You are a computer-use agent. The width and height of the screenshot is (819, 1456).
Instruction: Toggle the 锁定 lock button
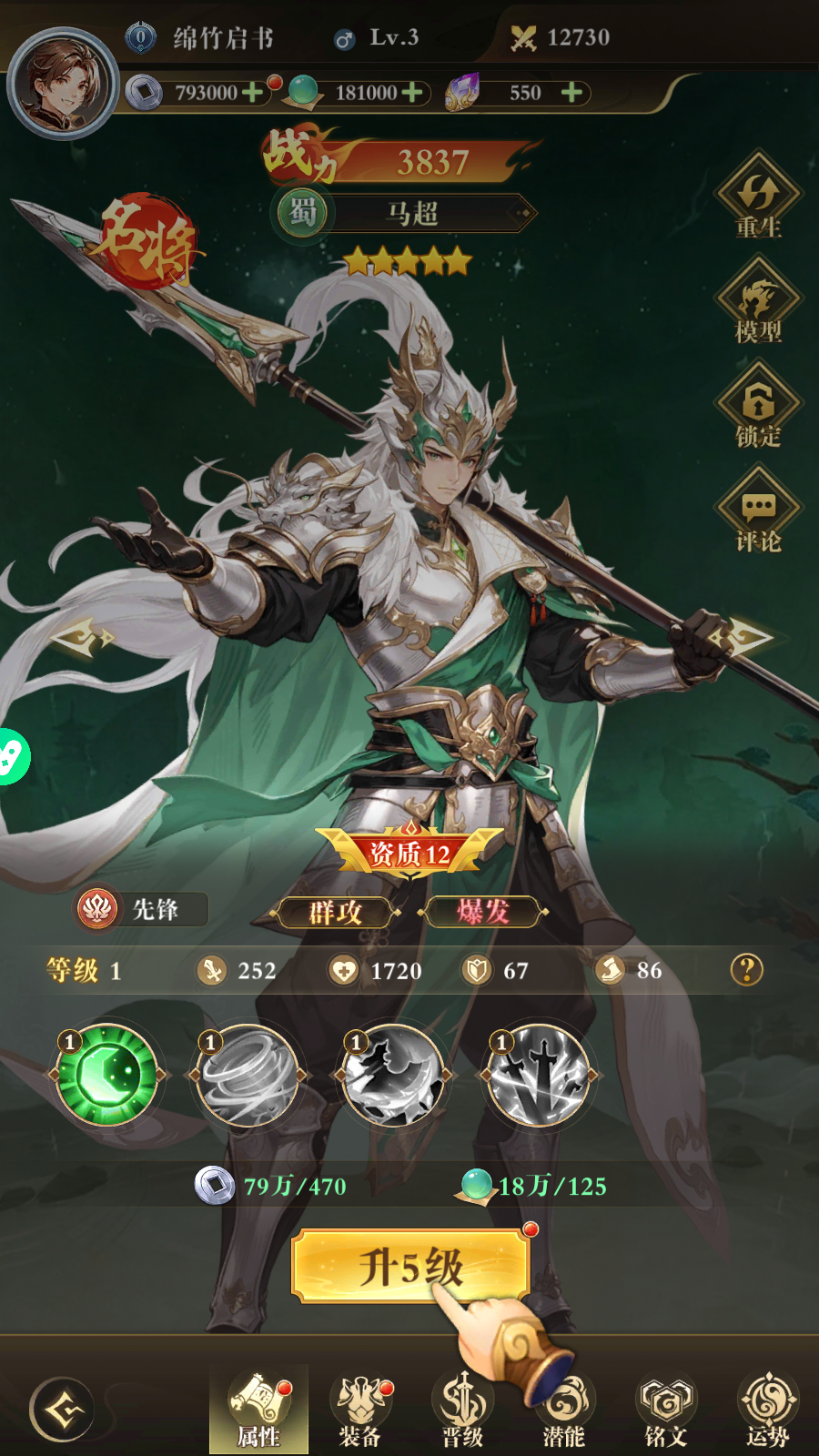click(758, 408)
